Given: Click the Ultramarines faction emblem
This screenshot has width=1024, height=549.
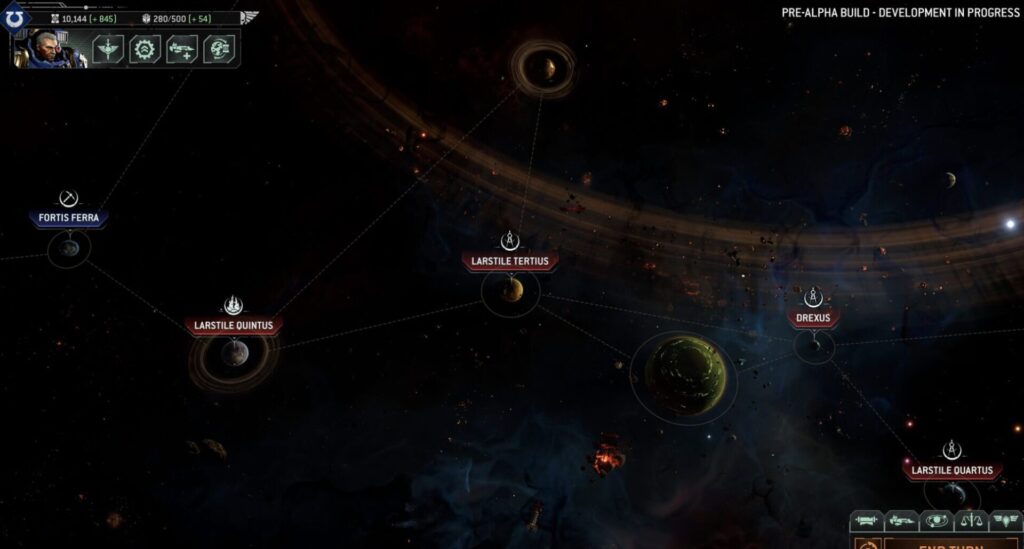Looking at the screenshot, I should 14,18.
